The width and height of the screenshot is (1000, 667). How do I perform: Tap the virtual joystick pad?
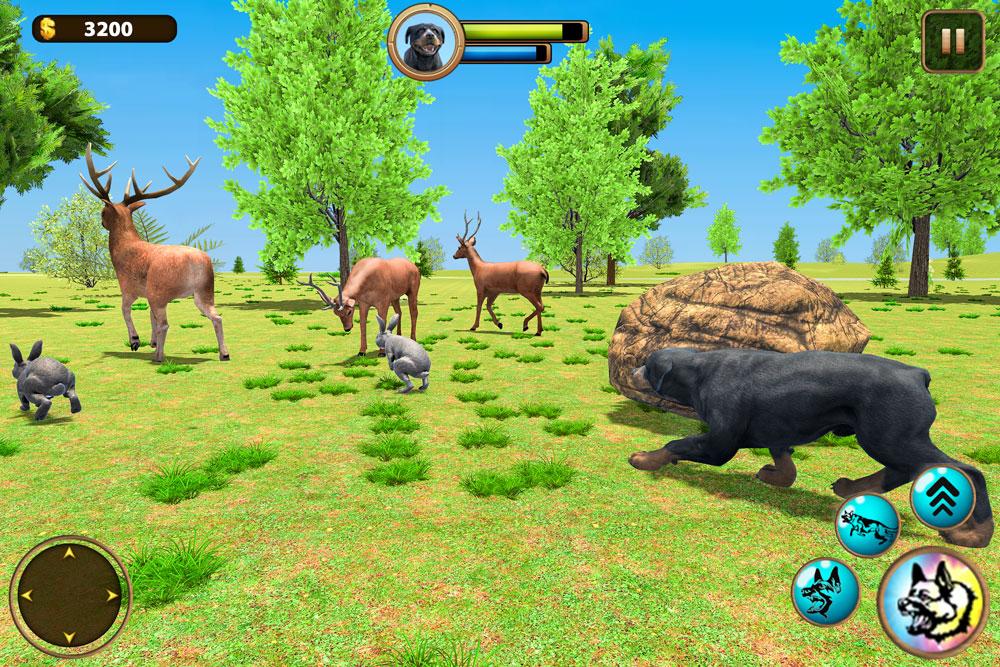pos(70,595)
